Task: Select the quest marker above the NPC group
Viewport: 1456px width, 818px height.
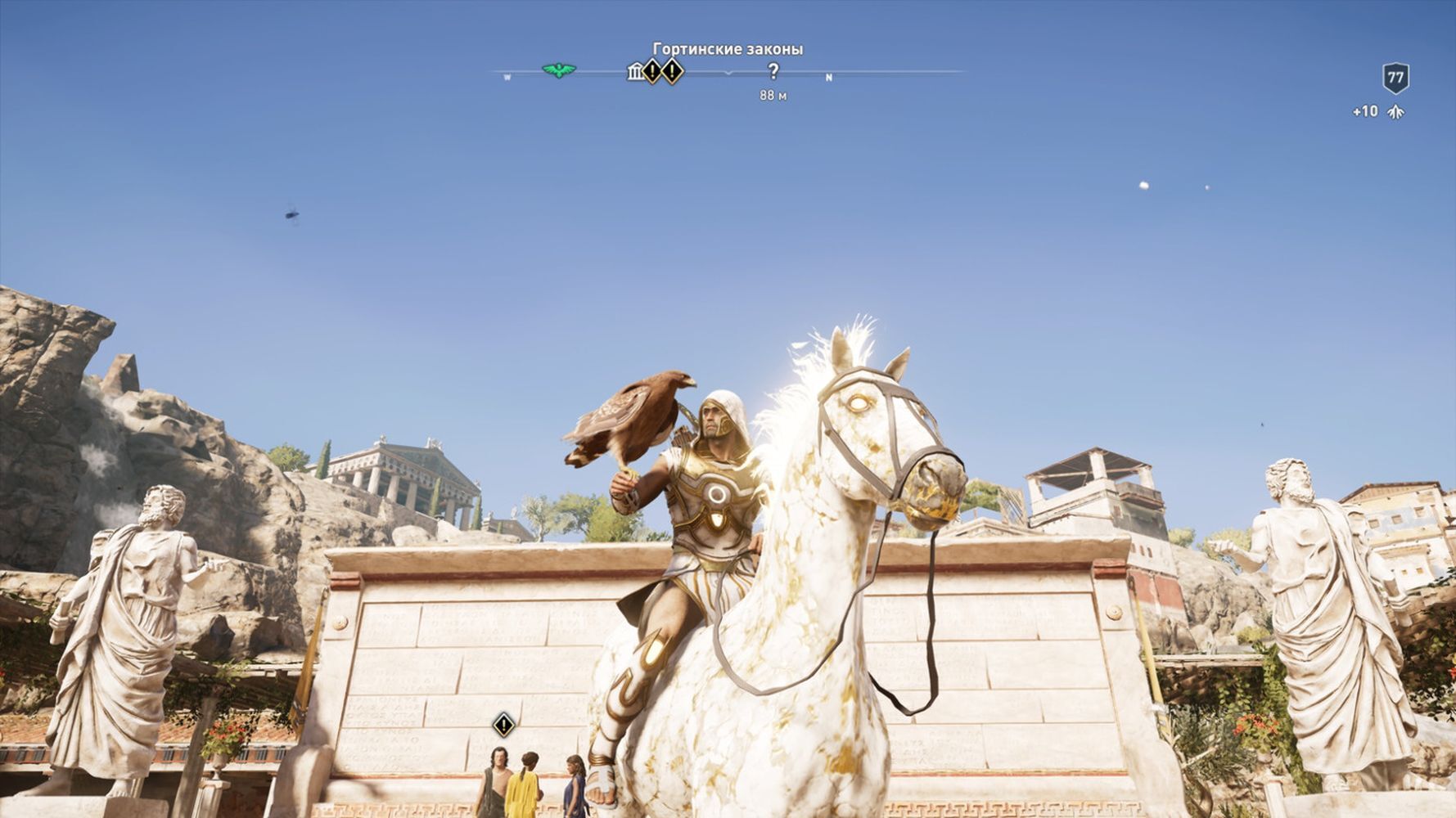Action: [x=503, y=724]
